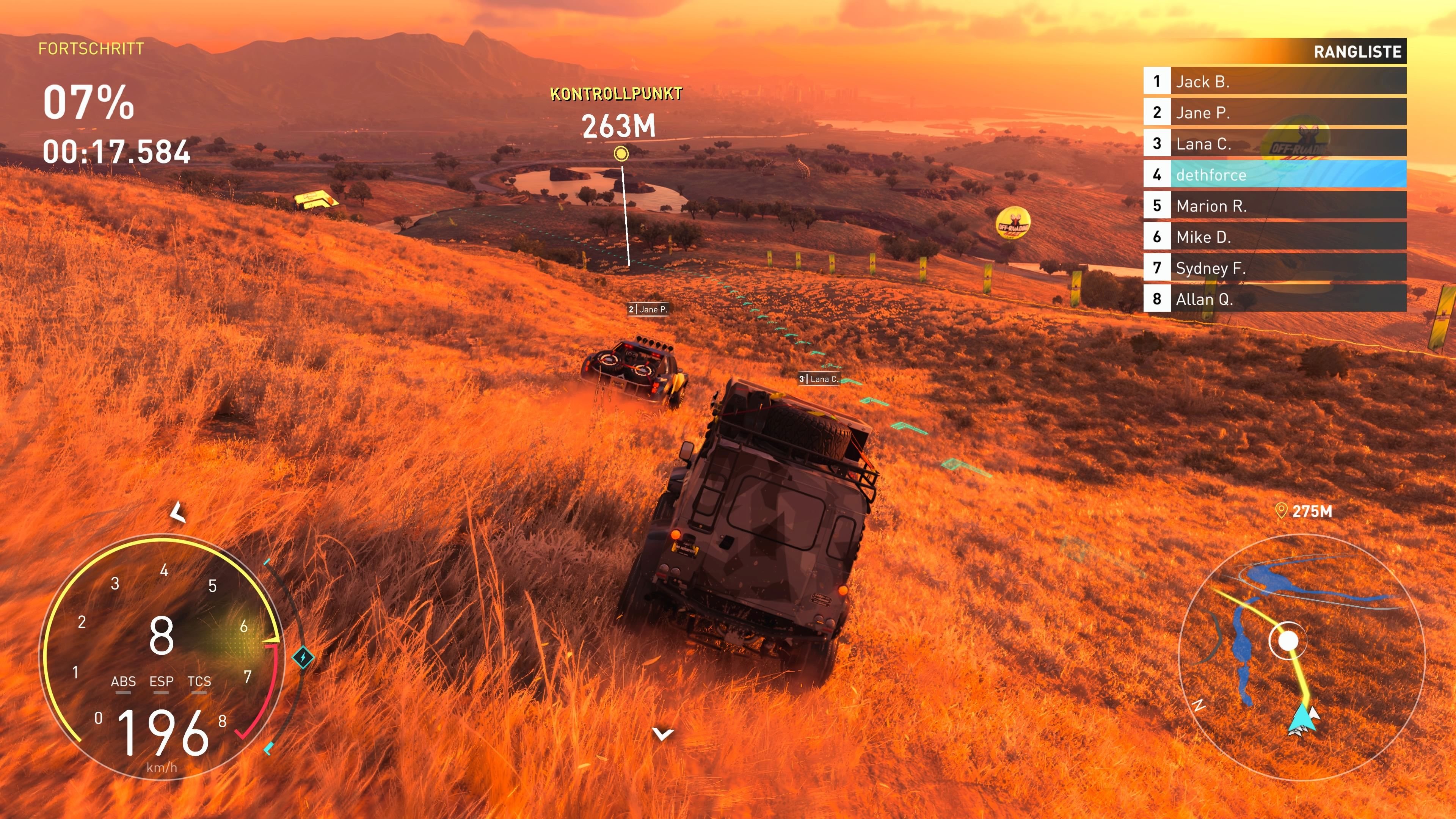This screenshot has width=1456, height=819.
Task: Pick Marion R. from the ranking
Action: (x=1274, y=206)
